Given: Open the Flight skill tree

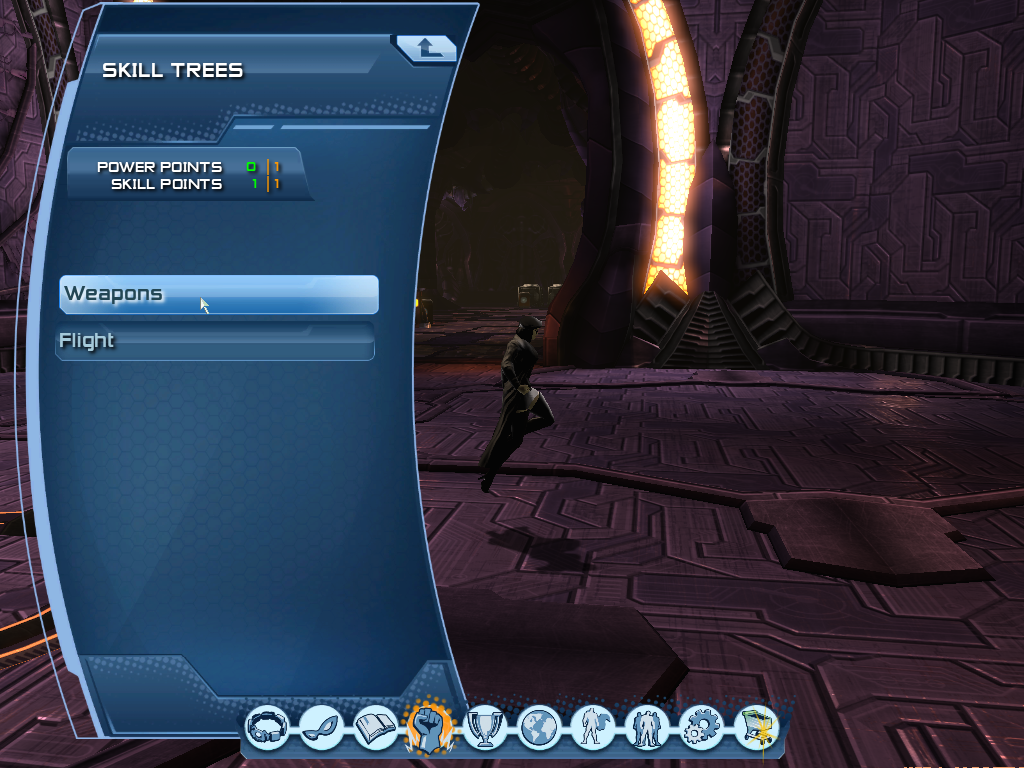Looking at the screenshot, I should point(215,341).
